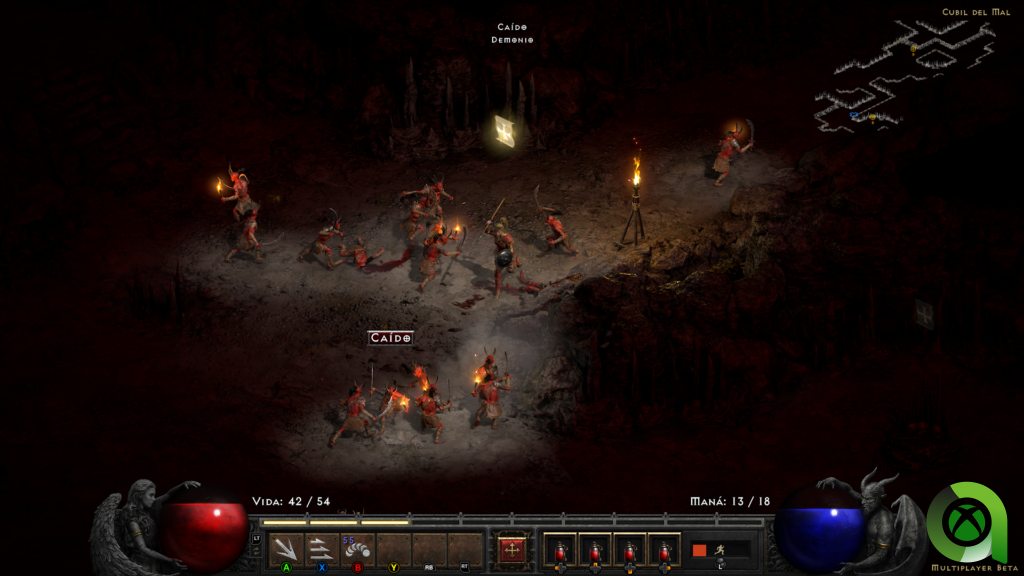Screen dimensions: 1024x576
Task: Select the blue marker on the minimap
Action: tap(853, 115)
